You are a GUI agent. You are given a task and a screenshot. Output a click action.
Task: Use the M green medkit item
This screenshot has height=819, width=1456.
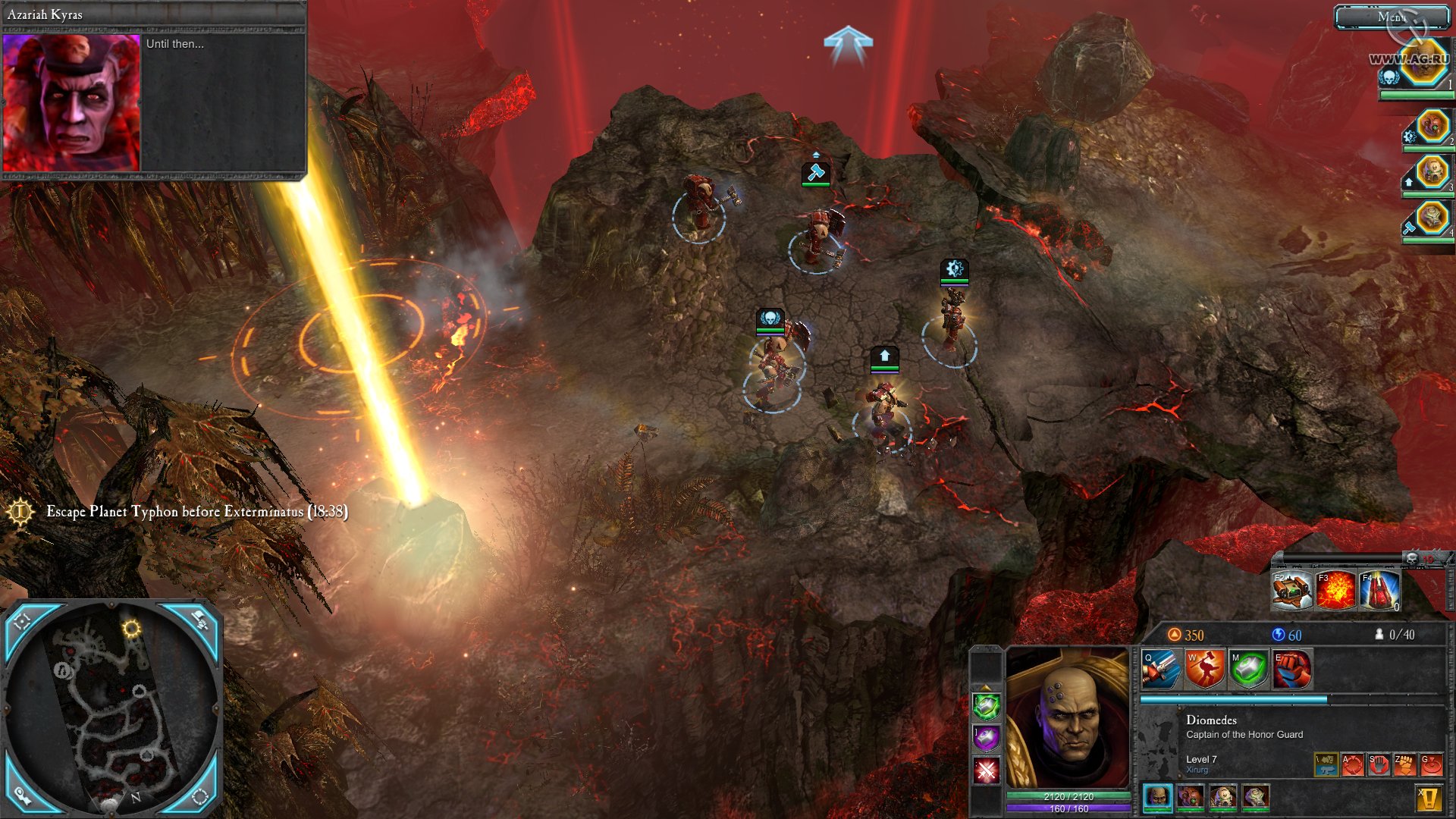(1248, 669)
